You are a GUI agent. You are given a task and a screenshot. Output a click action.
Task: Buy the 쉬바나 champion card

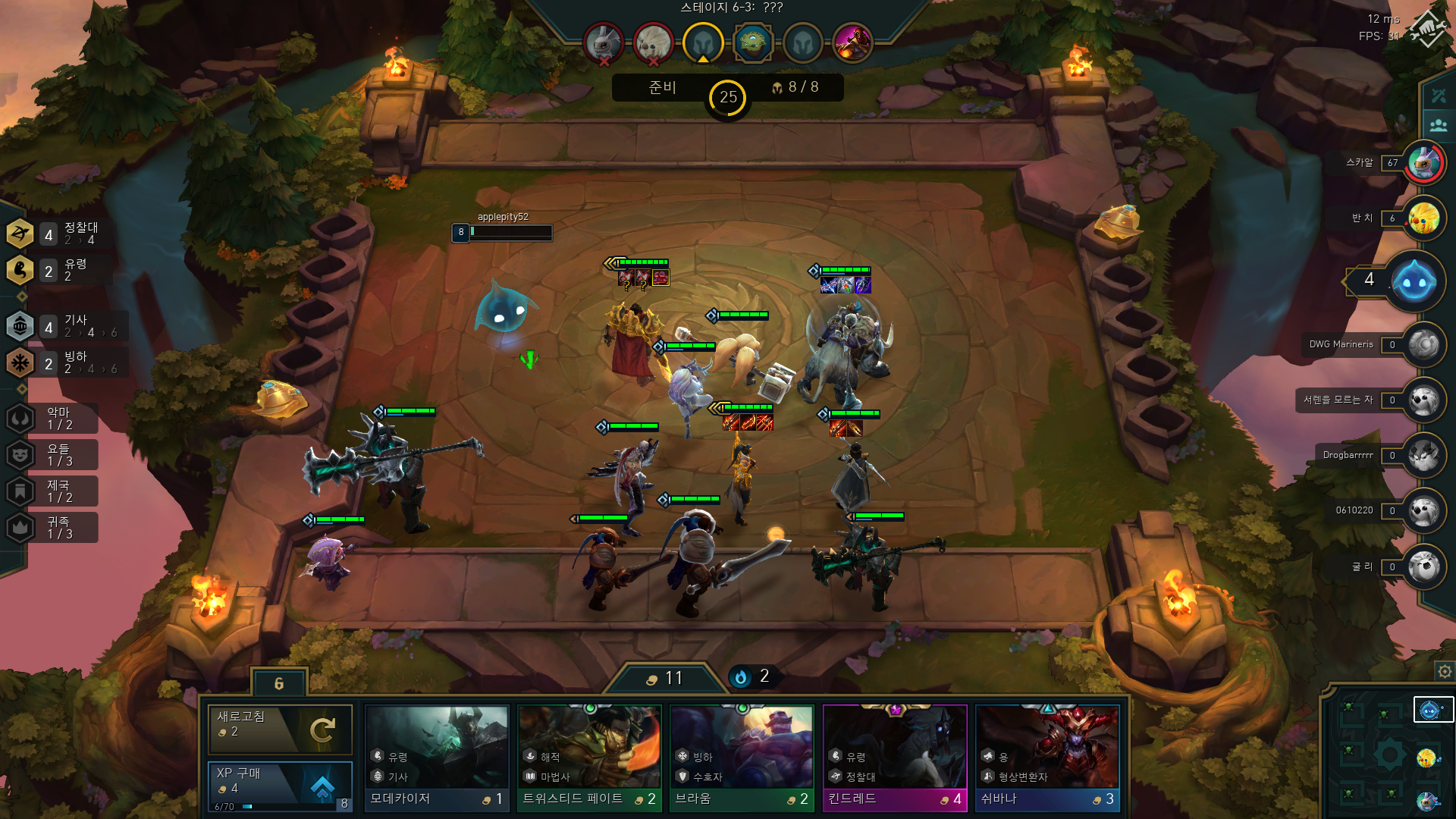pos(1047,758)
